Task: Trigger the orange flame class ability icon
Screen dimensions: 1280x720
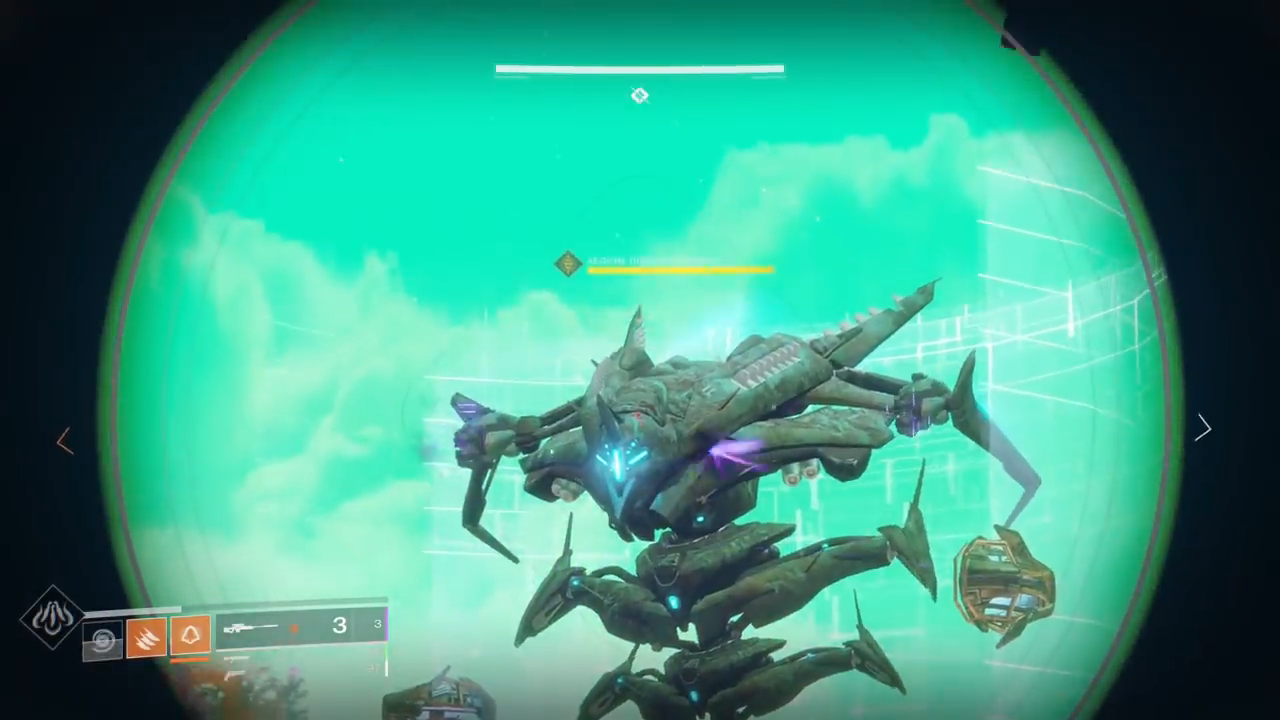Action: coord(190,635)
